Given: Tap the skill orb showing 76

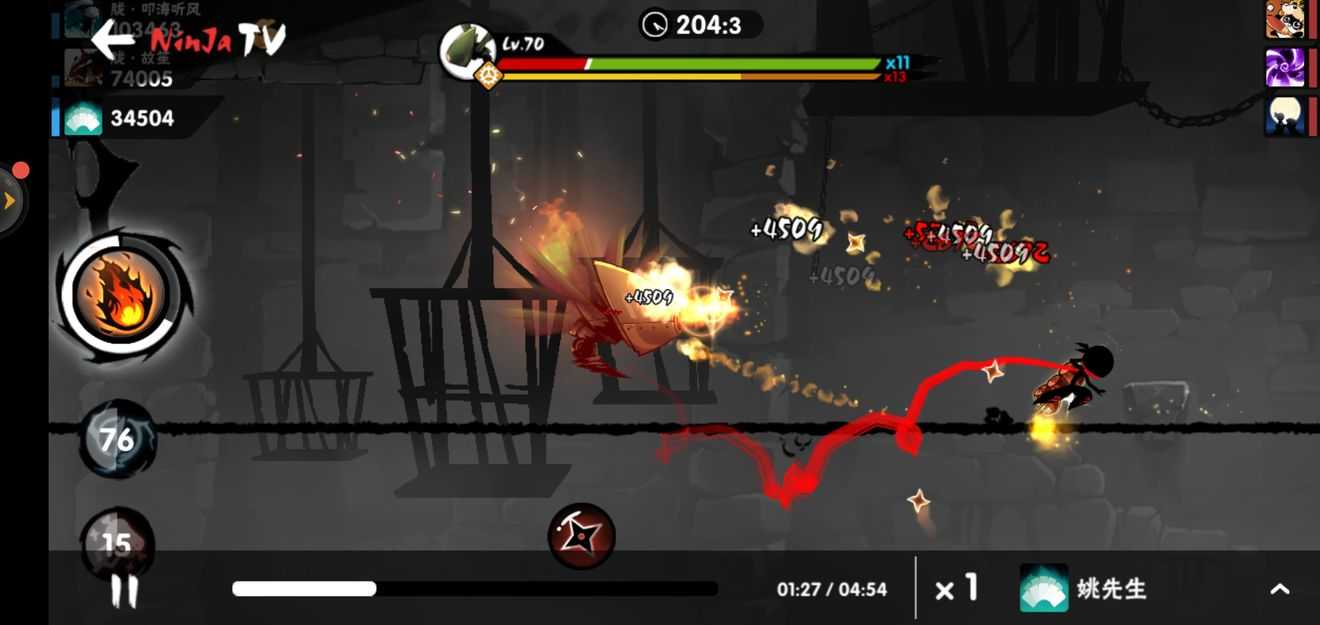Looking at the screenshot, I should pyautogui.click(x=117, y=438).
